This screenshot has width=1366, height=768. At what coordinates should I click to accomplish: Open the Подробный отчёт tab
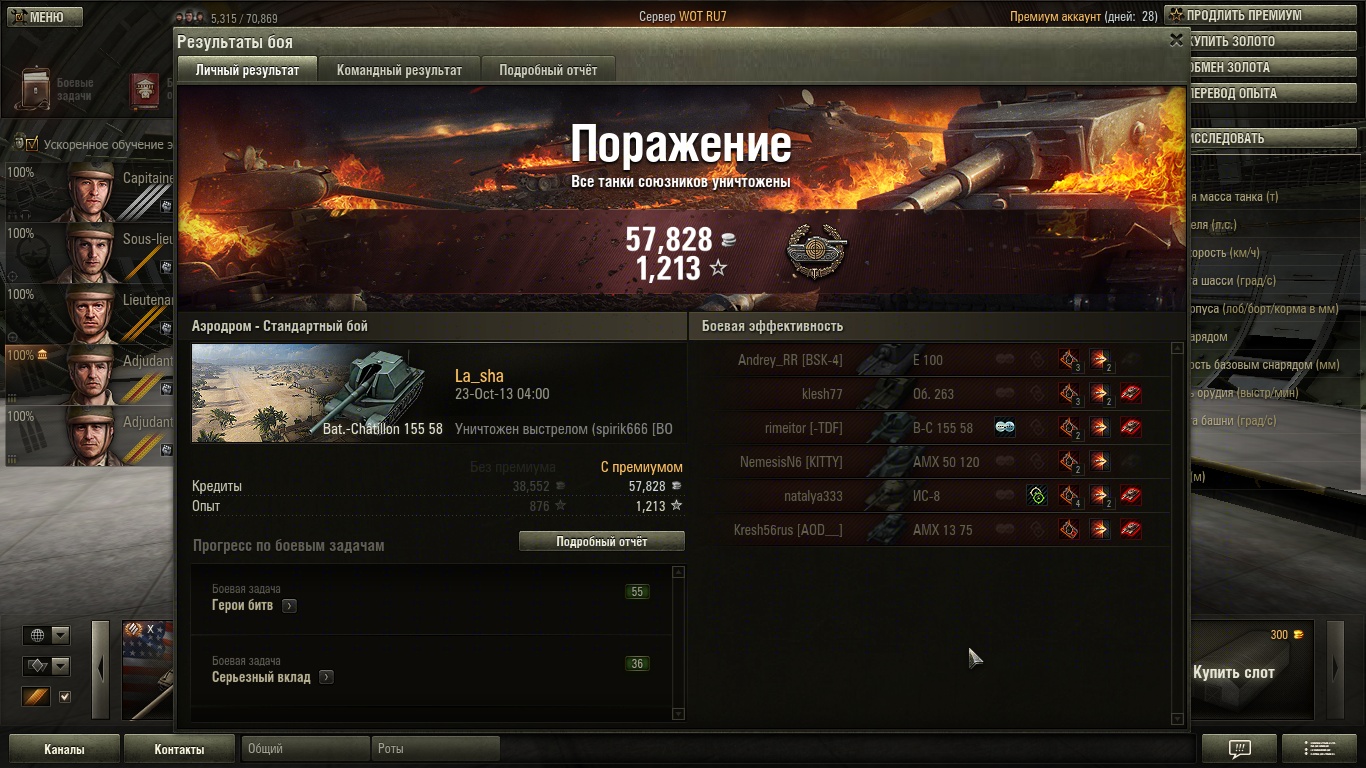coord(548,70)
